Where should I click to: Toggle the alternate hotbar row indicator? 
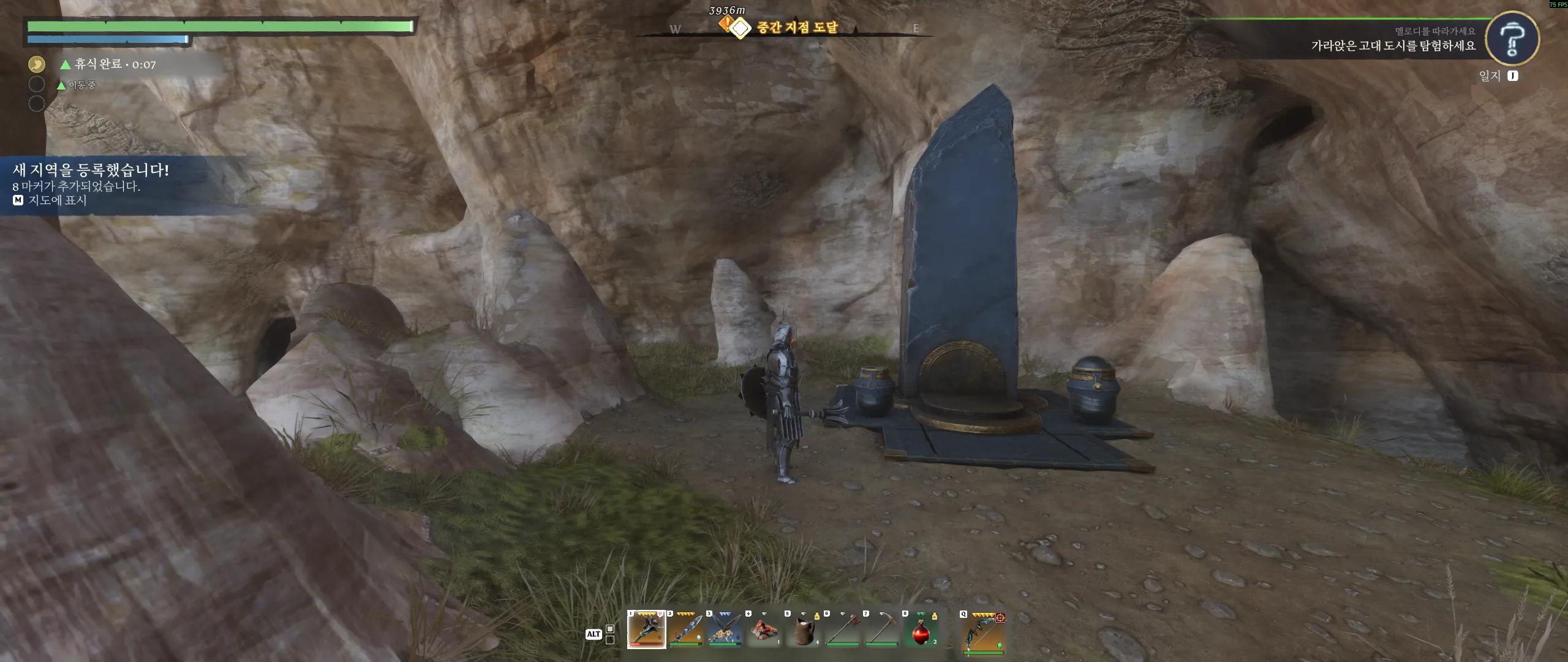click(x=609, y=634)
